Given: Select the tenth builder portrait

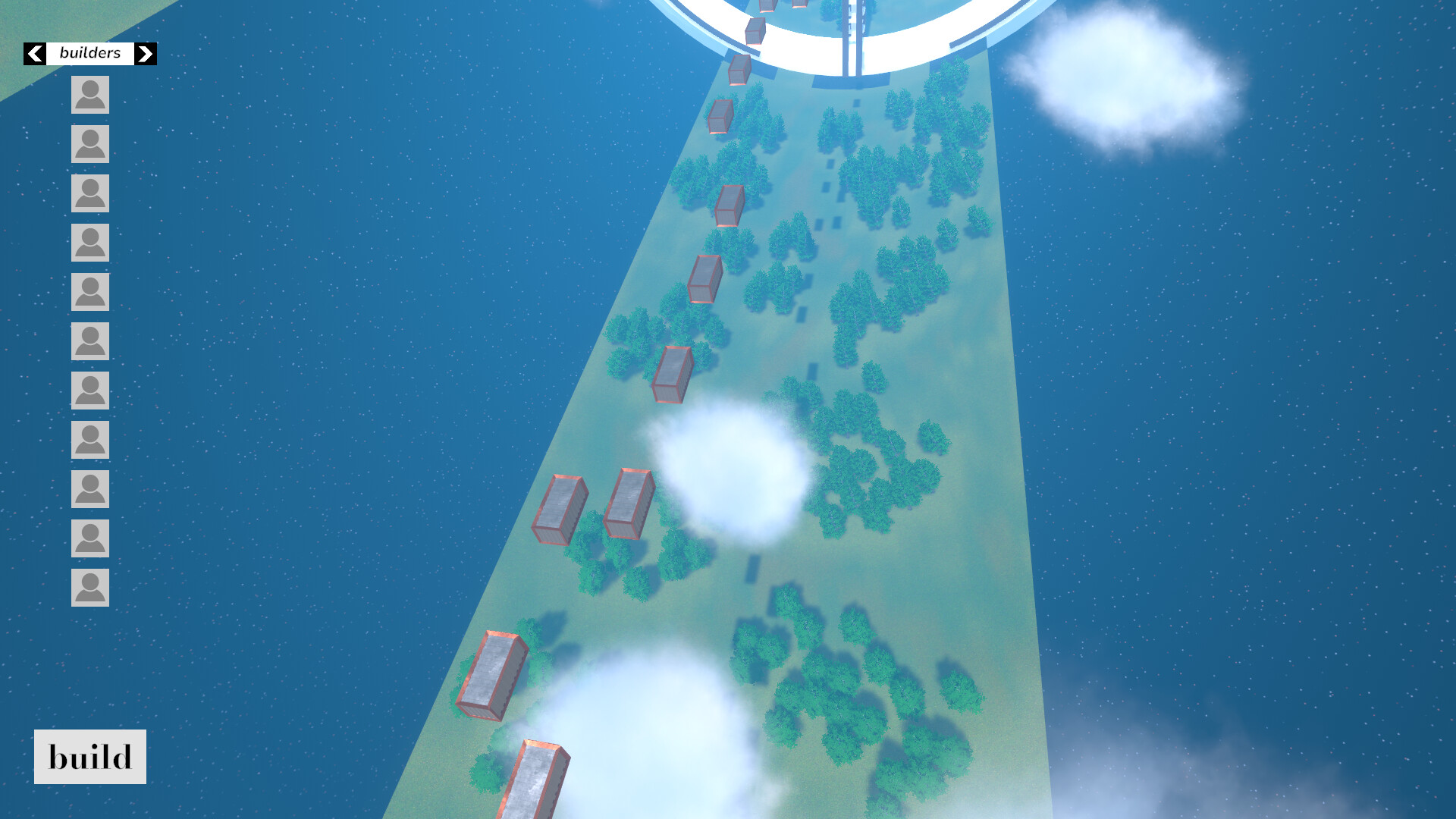Looking at the screenshot, I should (x=89, y=538).
